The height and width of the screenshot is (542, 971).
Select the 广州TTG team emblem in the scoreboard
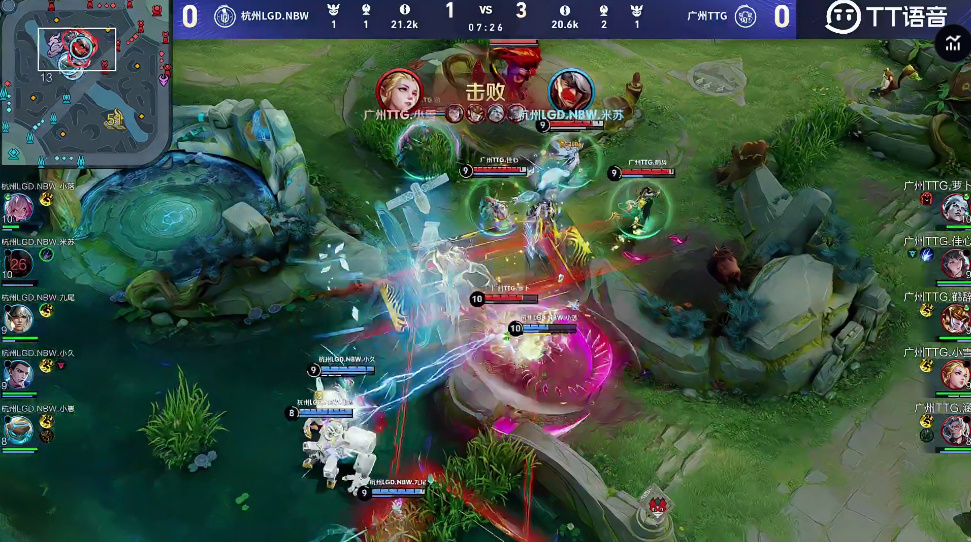[745, 17]
